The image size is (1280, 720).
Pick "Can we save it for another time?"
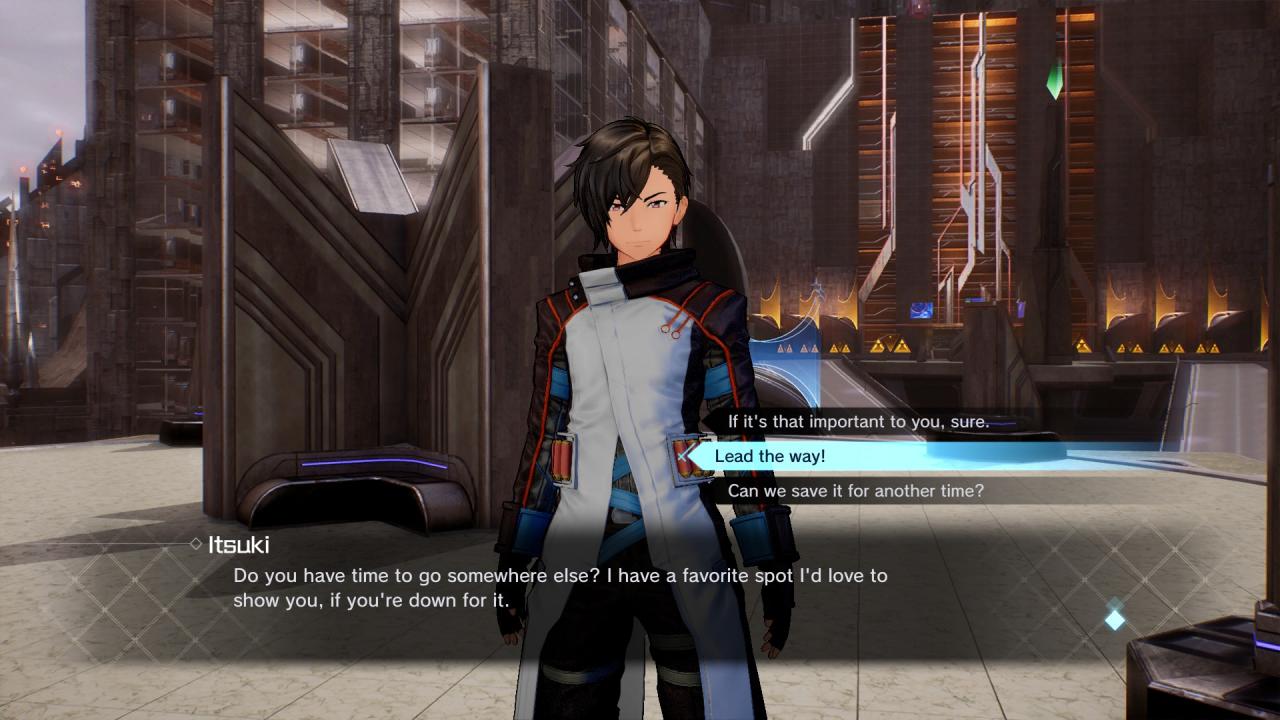855,491
